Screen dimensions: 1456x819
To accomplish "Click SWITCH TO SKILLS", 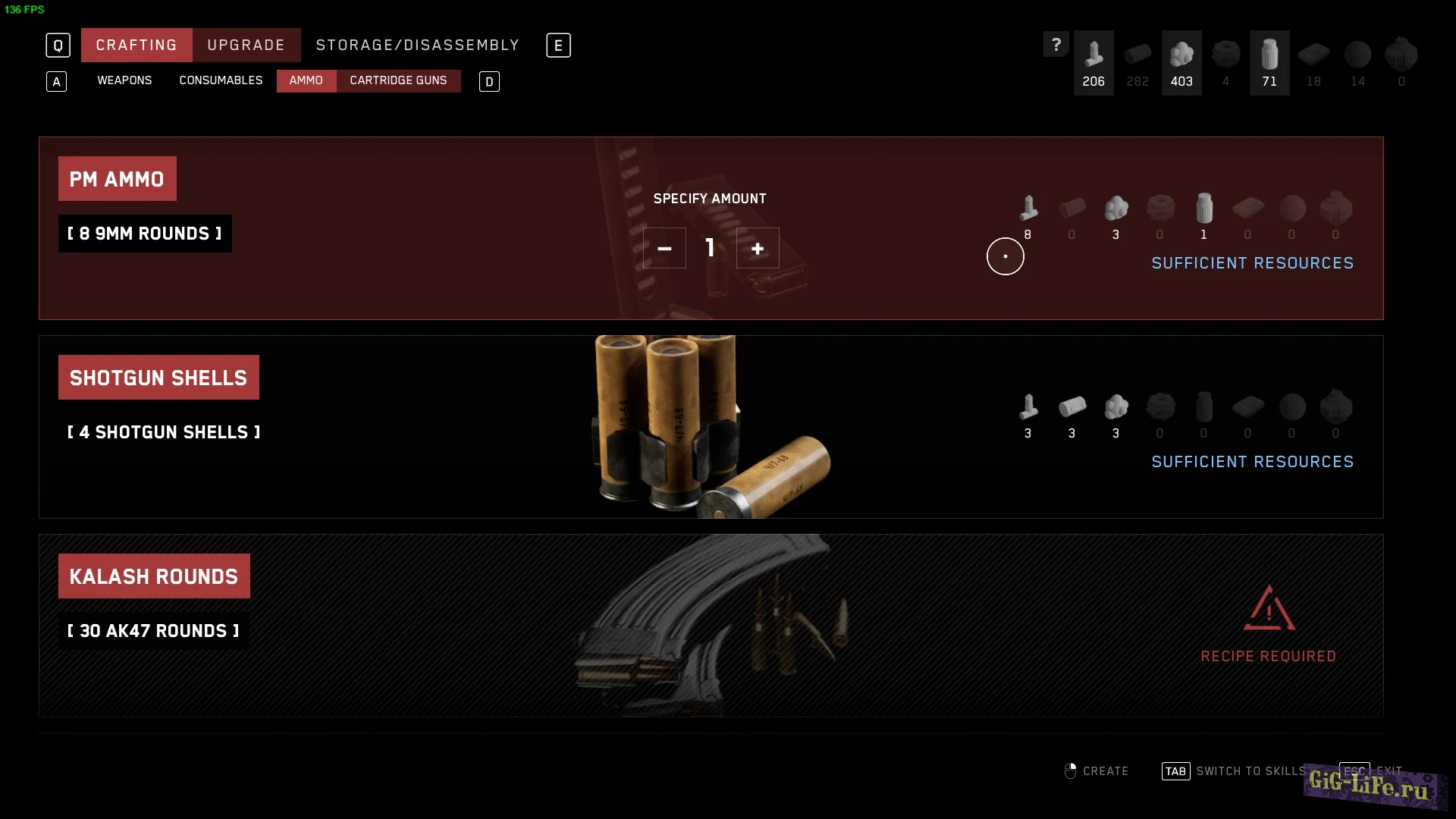I will pos(1247,770).
